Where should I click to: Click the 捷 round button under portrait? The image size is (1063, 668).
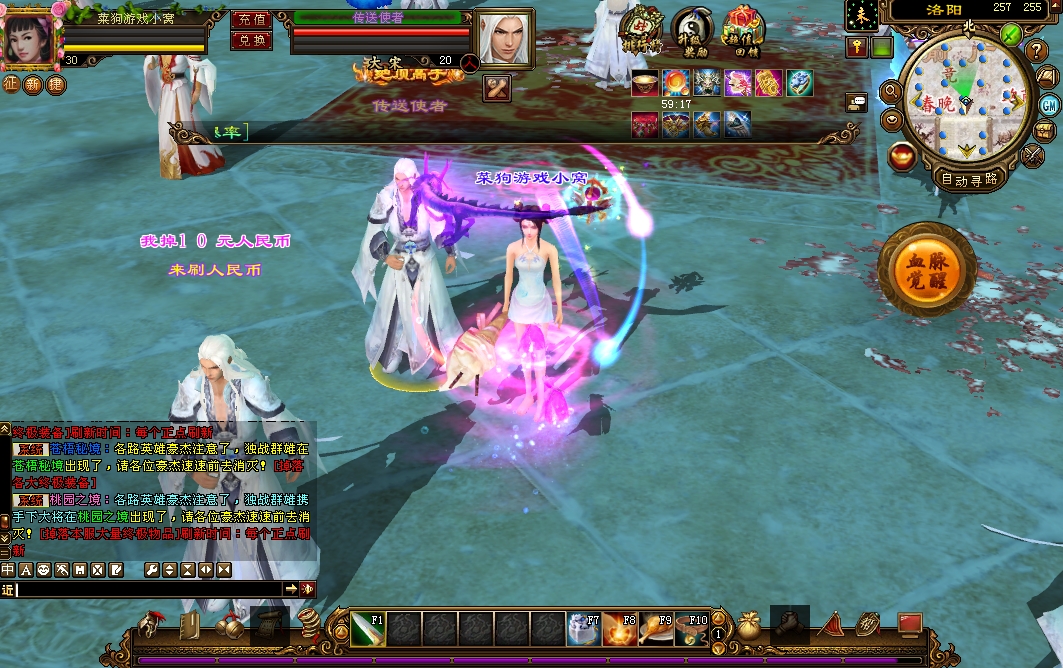click(56, 85)
